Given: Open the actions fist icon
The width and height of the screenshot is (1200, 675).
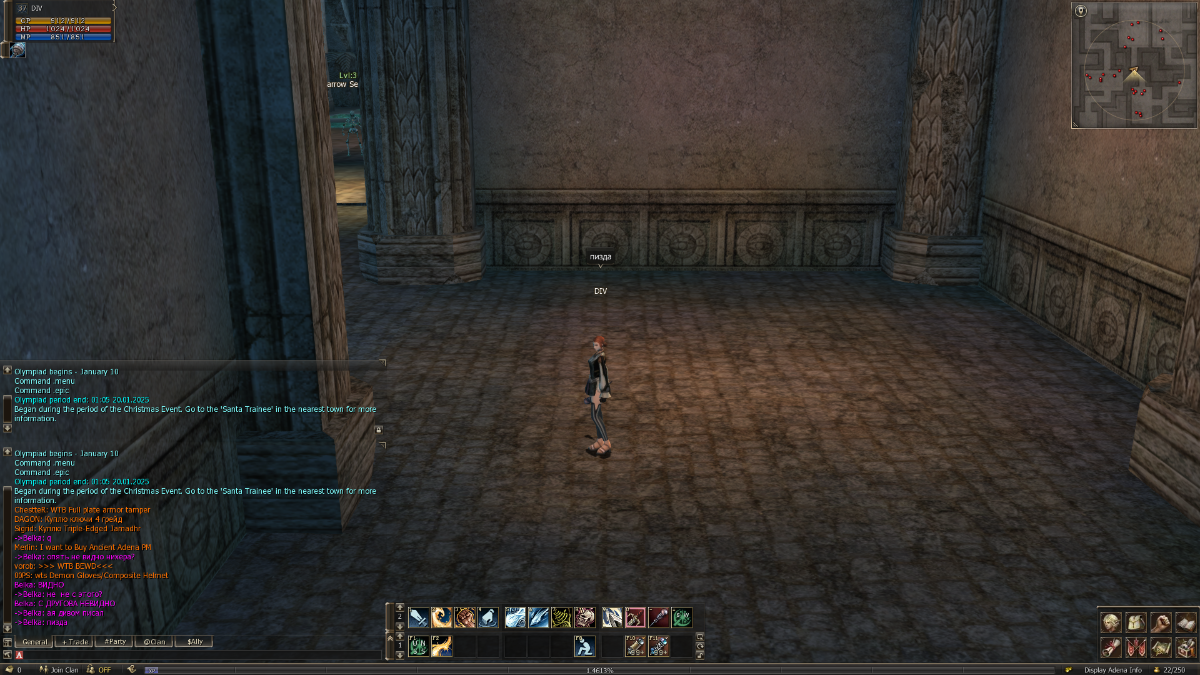Looking at the screenshot, I should (x=1160, y=623).
